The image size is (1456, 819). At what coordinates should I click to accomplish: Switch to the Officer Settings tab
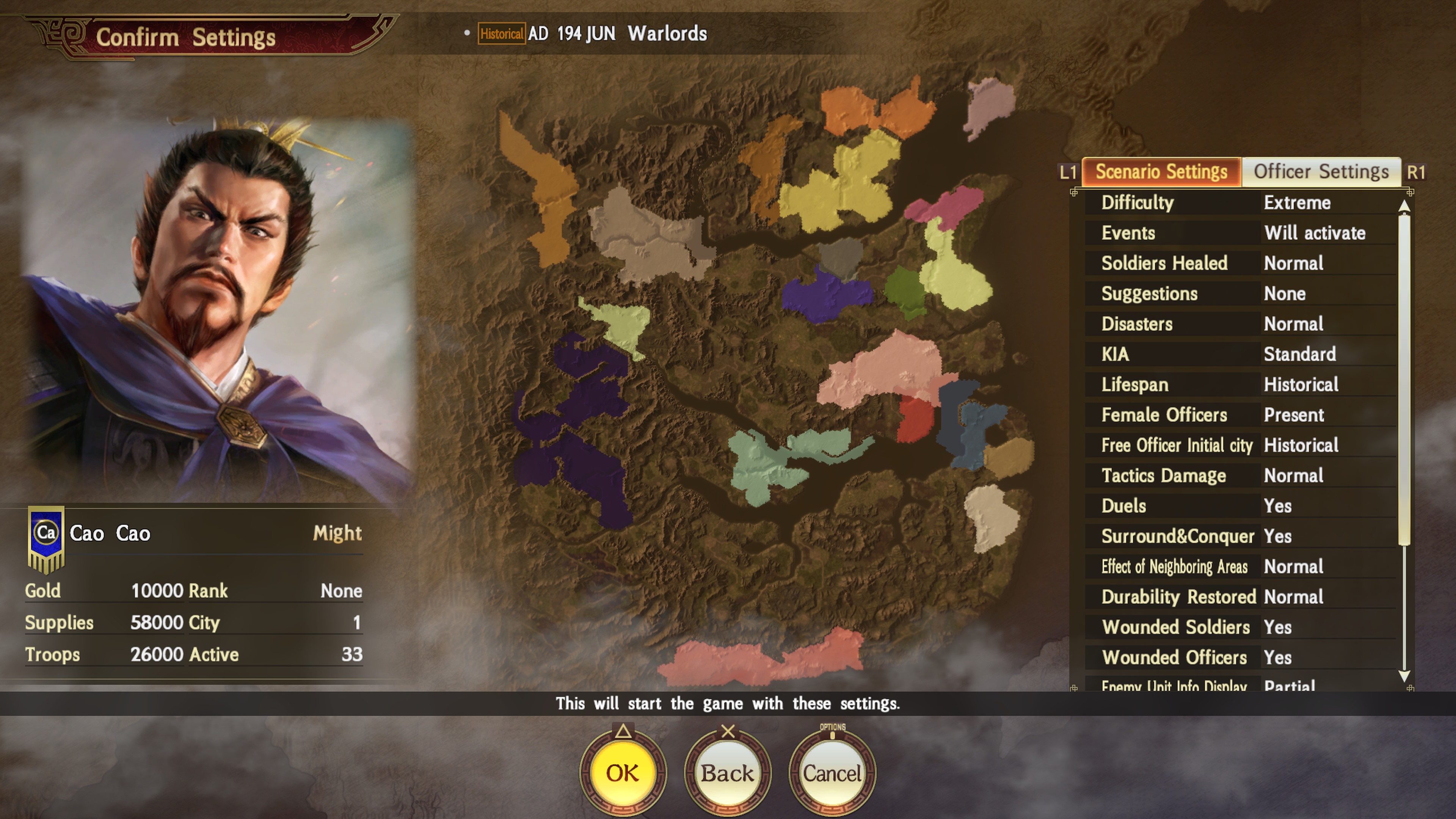click(x=1321, y=172)
